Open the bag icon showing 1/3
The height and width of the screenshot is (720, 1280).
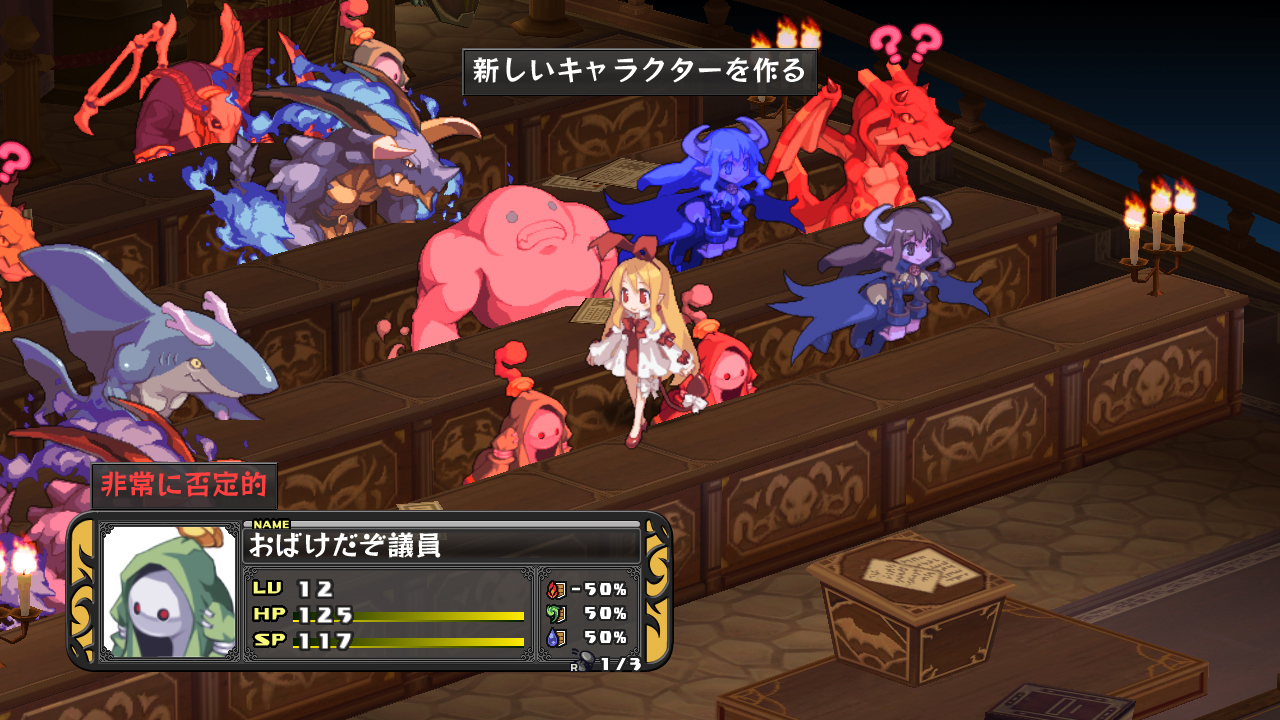click(590, 661)
